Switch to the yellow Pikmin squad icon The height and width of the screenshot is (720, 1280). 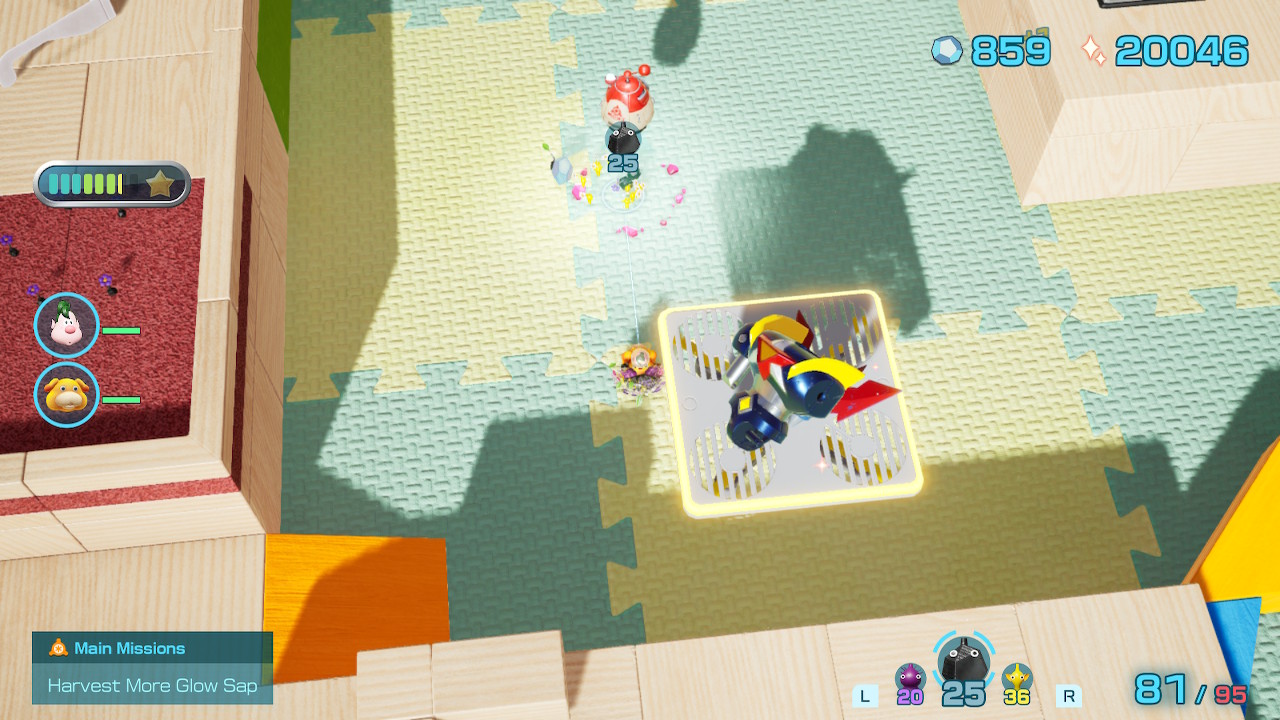point(1017,678)
